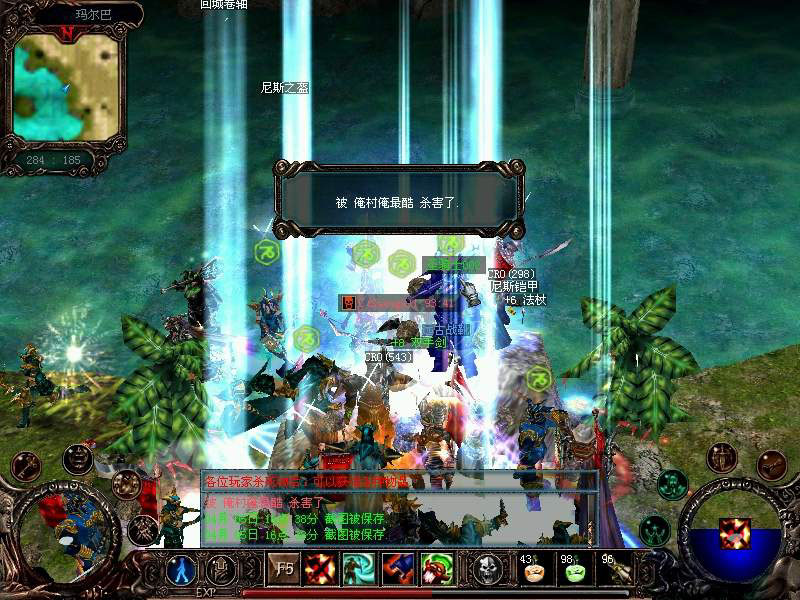Use the green potion stack of 98

[575, 570]
